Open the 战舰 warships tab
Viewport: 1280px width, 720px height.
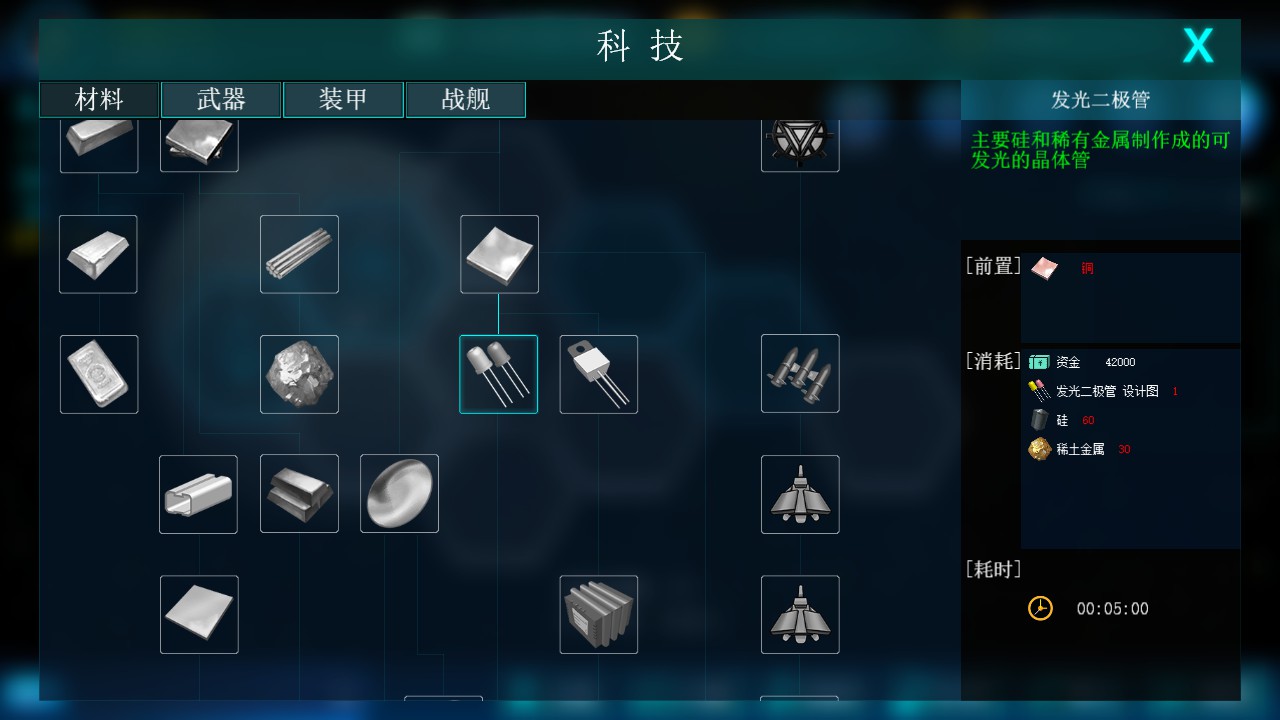pyautogui.click(x=465, y=99)
